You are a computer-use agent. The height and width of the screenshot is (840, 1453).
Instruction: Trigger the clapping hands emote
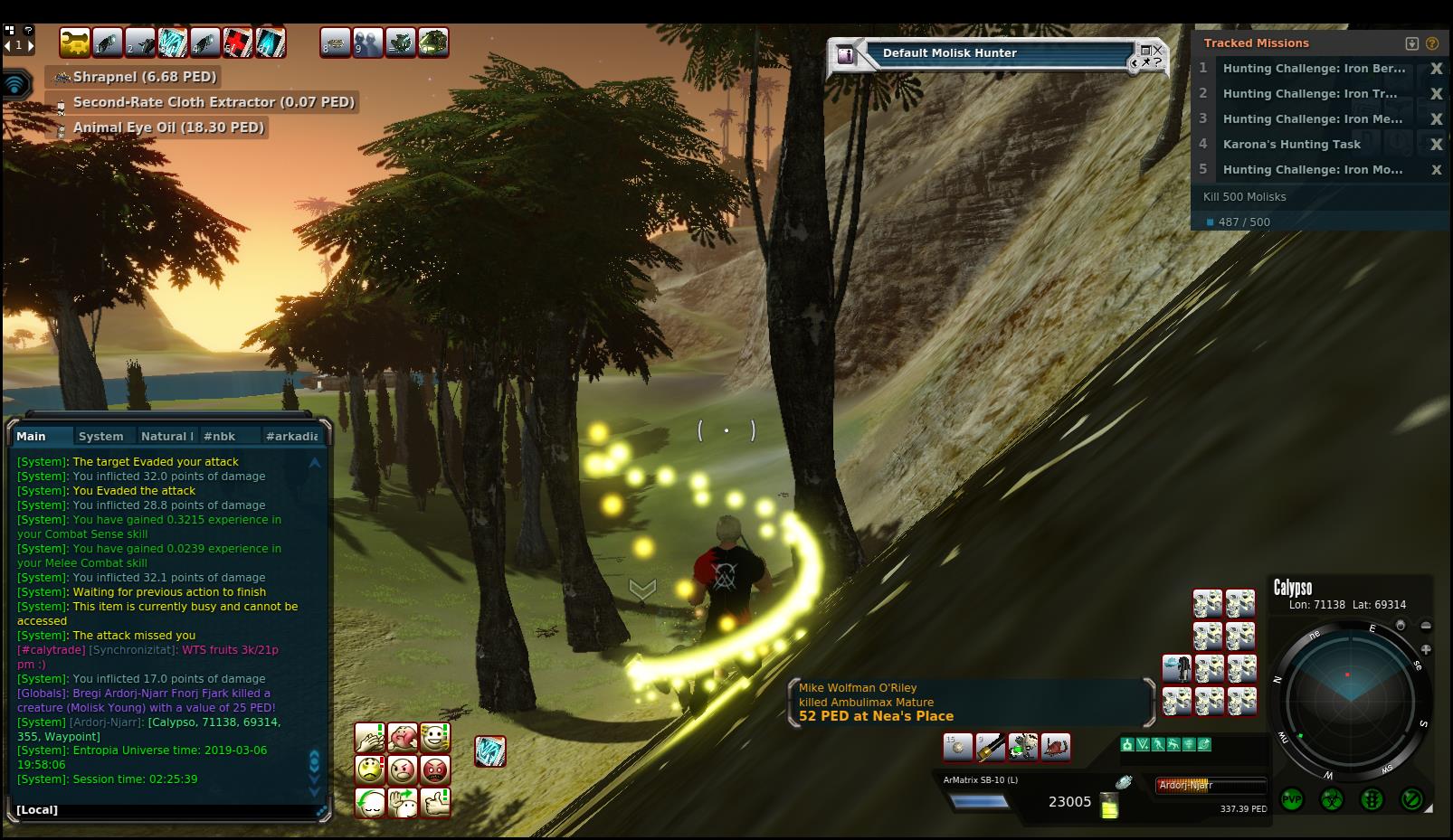click(x=370, y=738)
